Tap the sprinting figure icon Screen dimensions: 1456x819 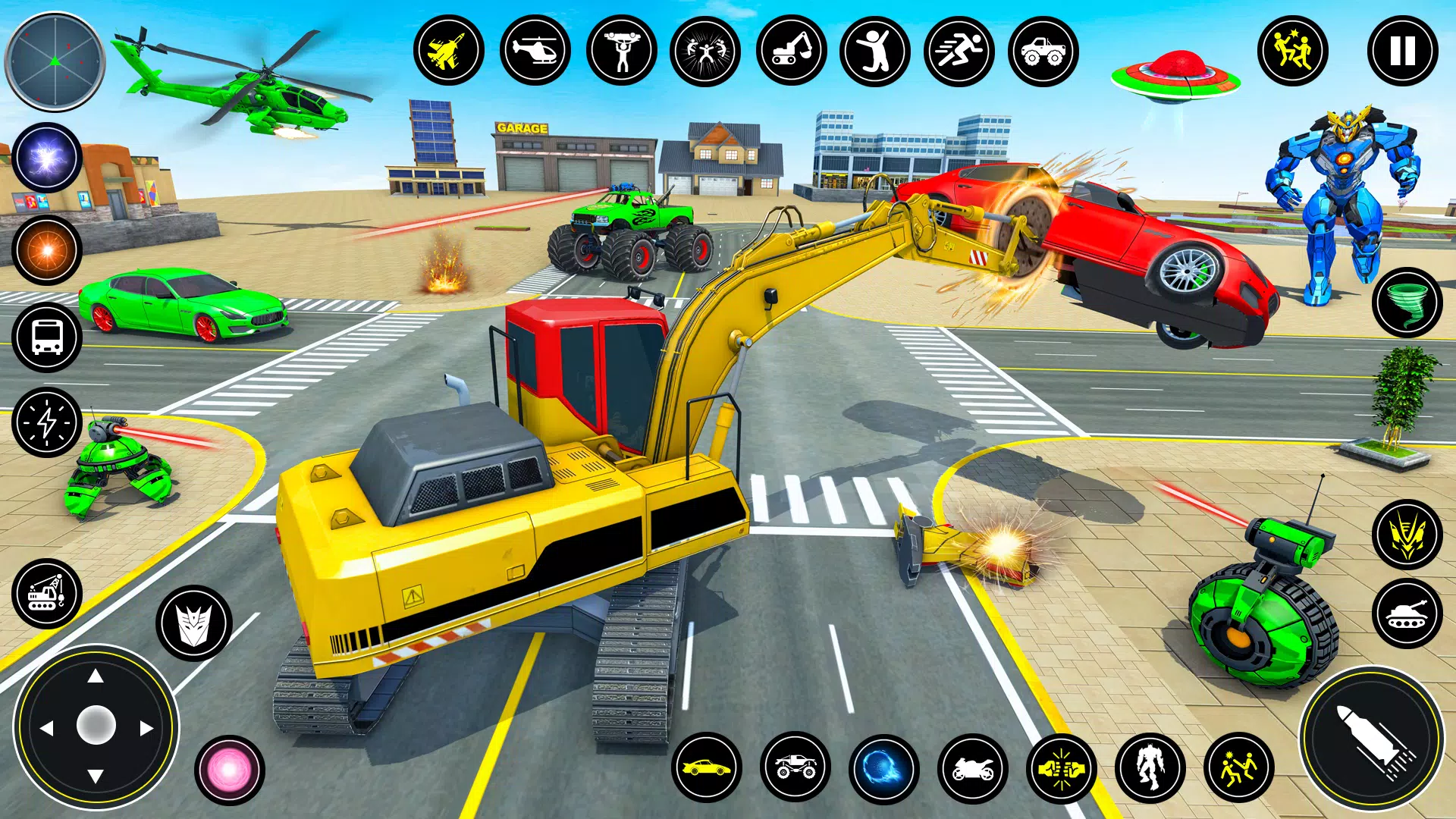(959, 52)
